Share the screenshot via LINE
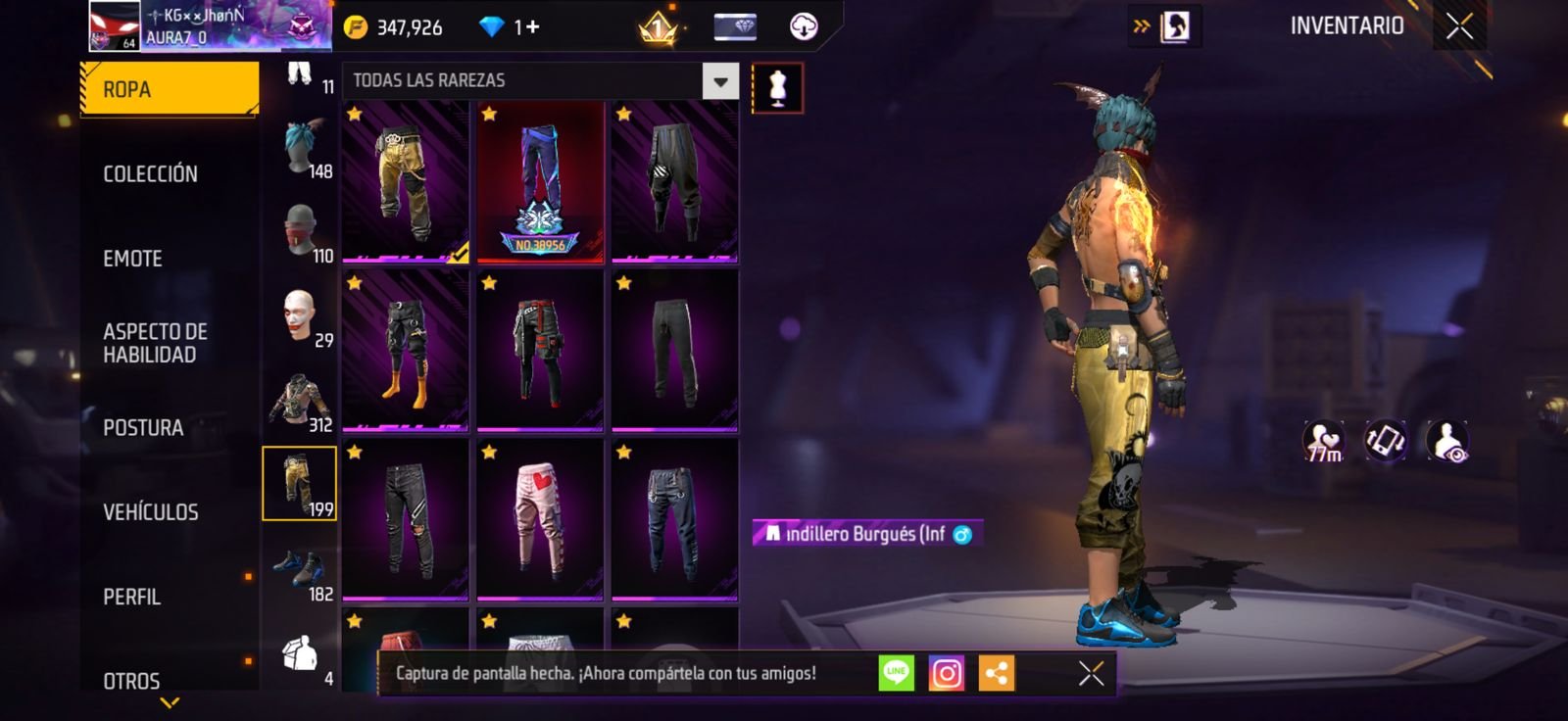Image resolution: width=1568 pixels, height=721 pixels. click(896, 674)
